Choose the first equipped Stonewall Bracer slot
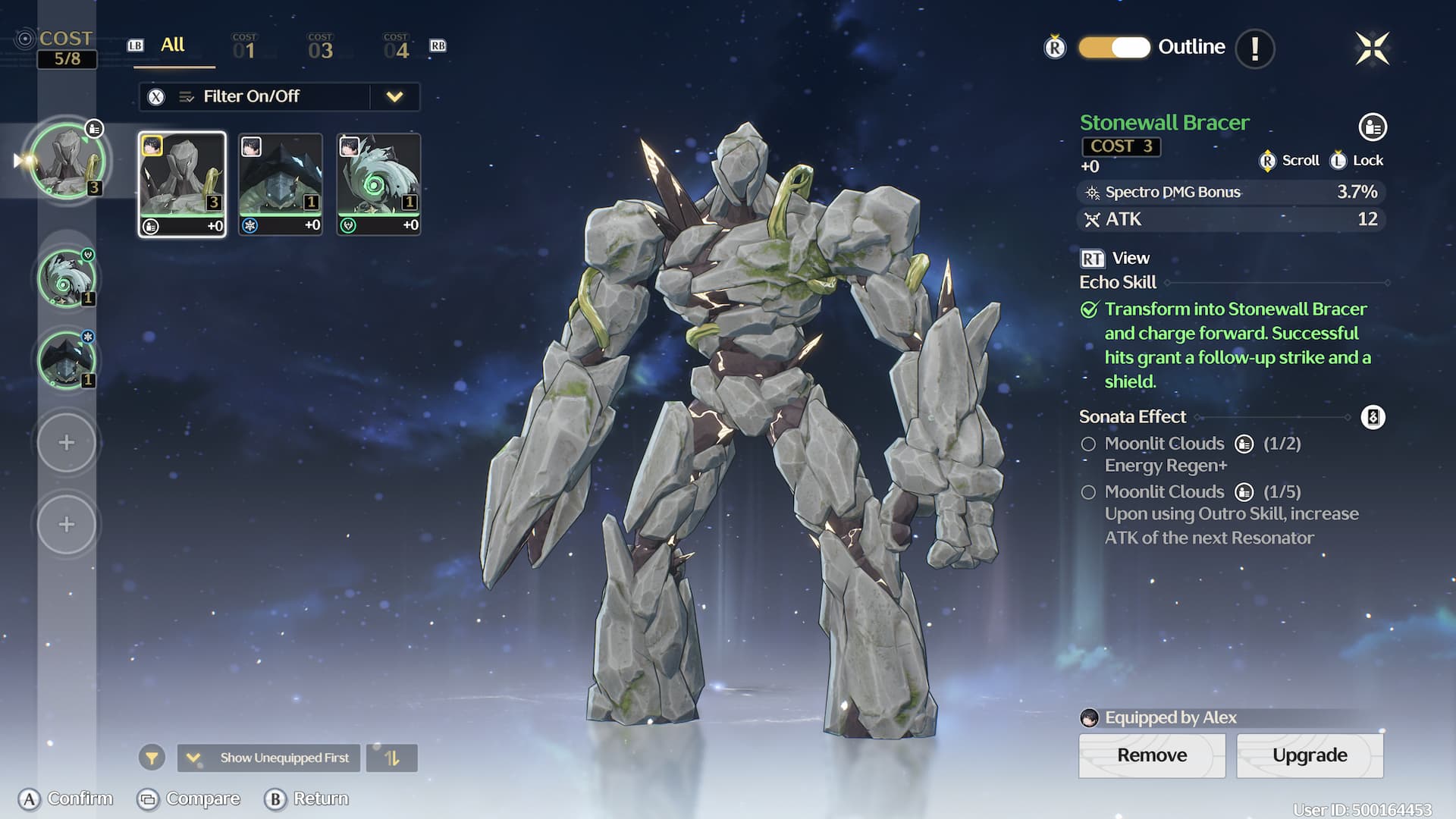1456x819 pixels. point(67,161)
